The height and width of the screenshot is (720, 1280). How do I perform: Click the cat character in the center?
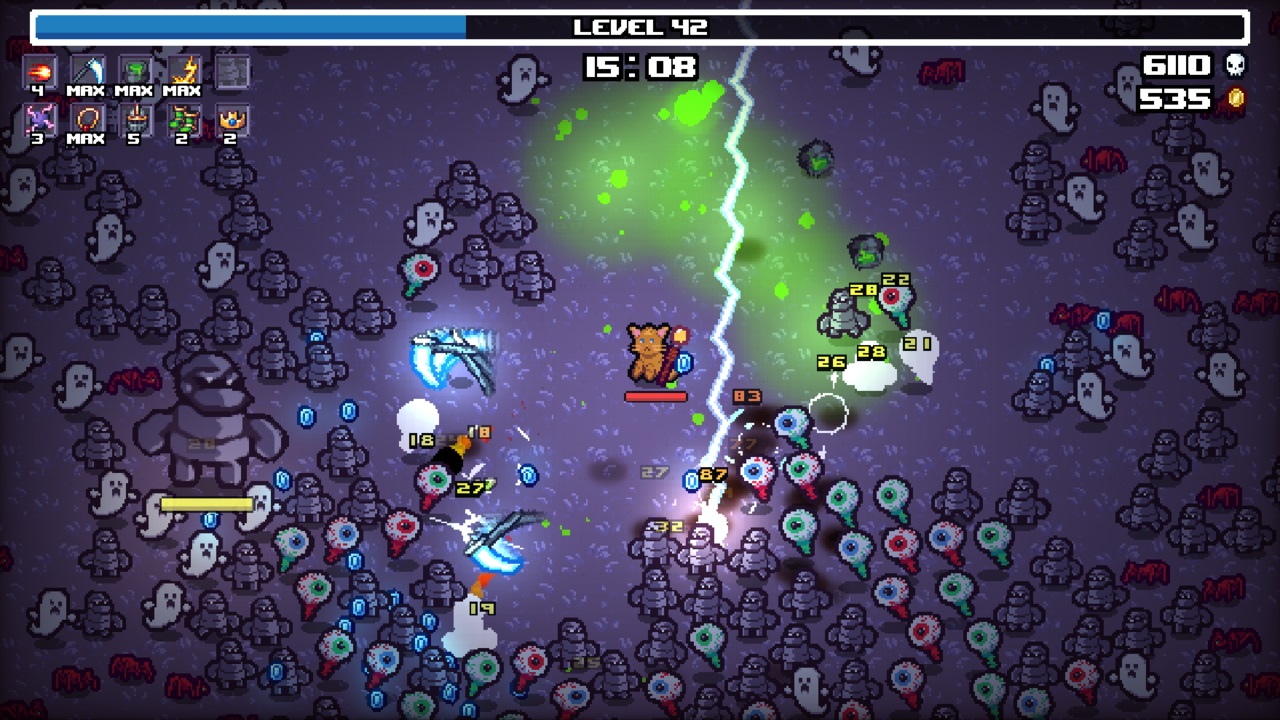[650, 352]
